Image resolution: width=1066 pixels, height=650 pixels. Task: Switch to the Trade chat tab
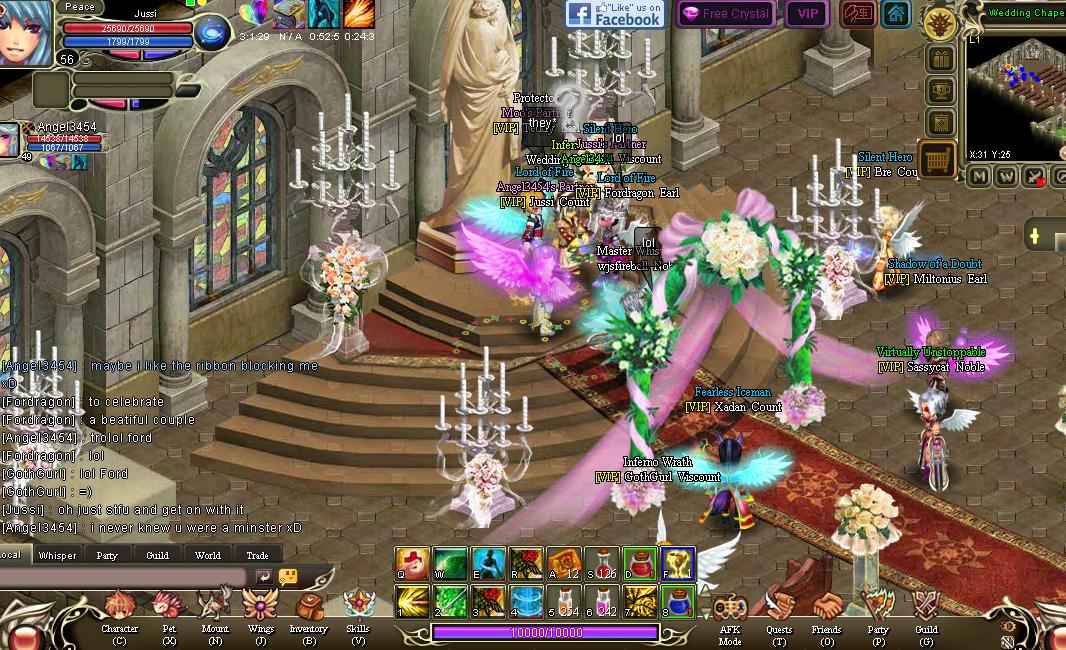[x=257, y=555]
